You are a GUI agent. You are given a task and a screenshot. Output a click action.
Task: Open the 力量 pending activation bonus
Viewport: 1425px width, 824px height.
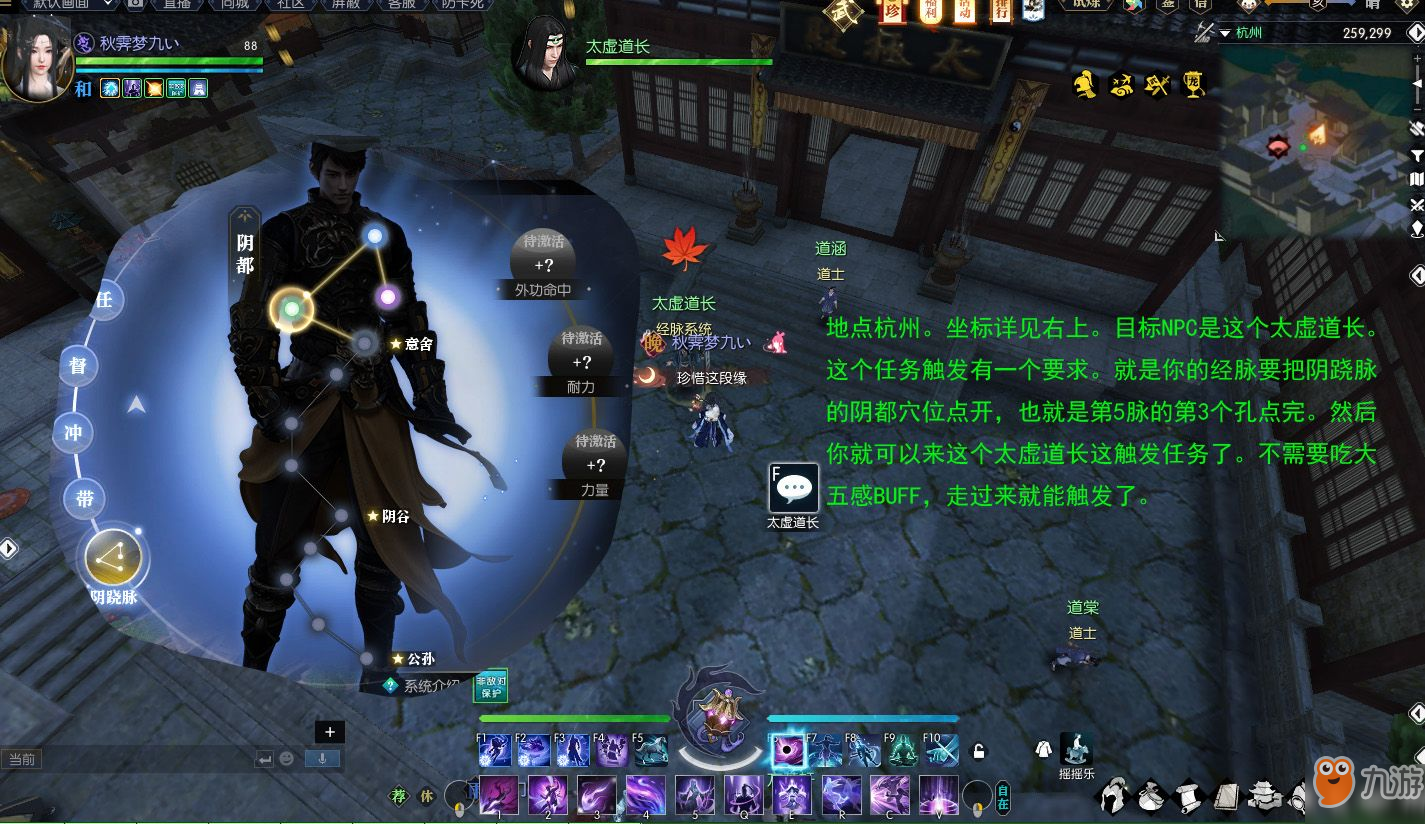click(595, 464)
